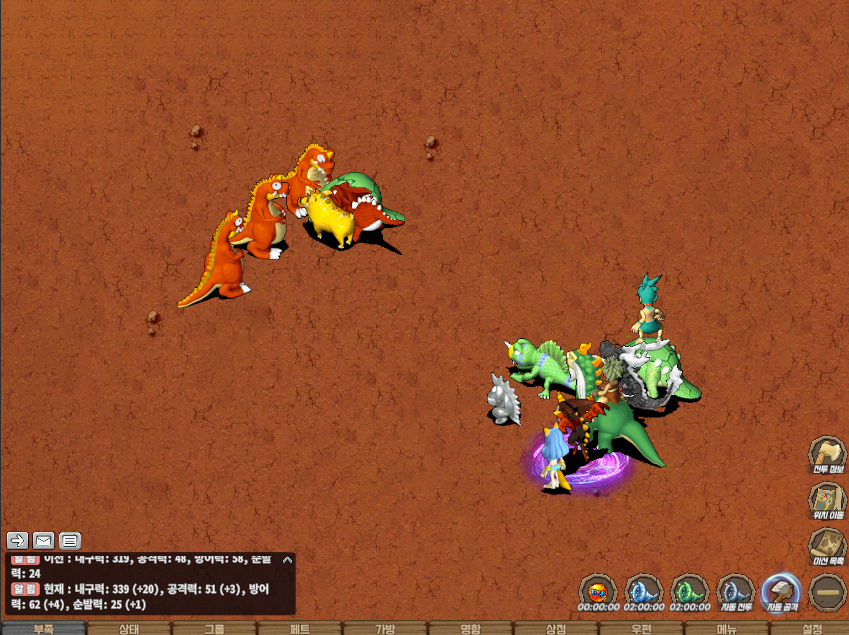Toggle 자동 전투 auto battle horn icon
This screenshot has width=849, height=635.
[x=735, y=591]
